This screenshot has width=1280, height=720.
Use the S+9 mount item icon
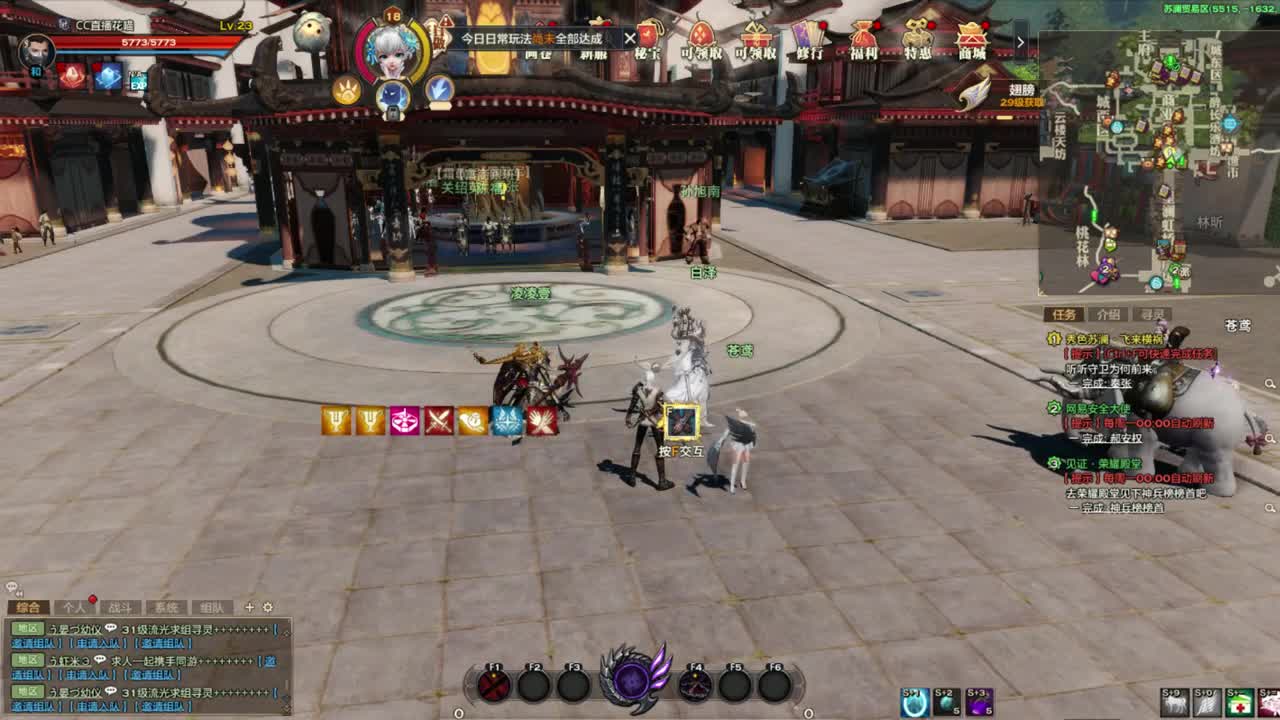[1177, 702]
